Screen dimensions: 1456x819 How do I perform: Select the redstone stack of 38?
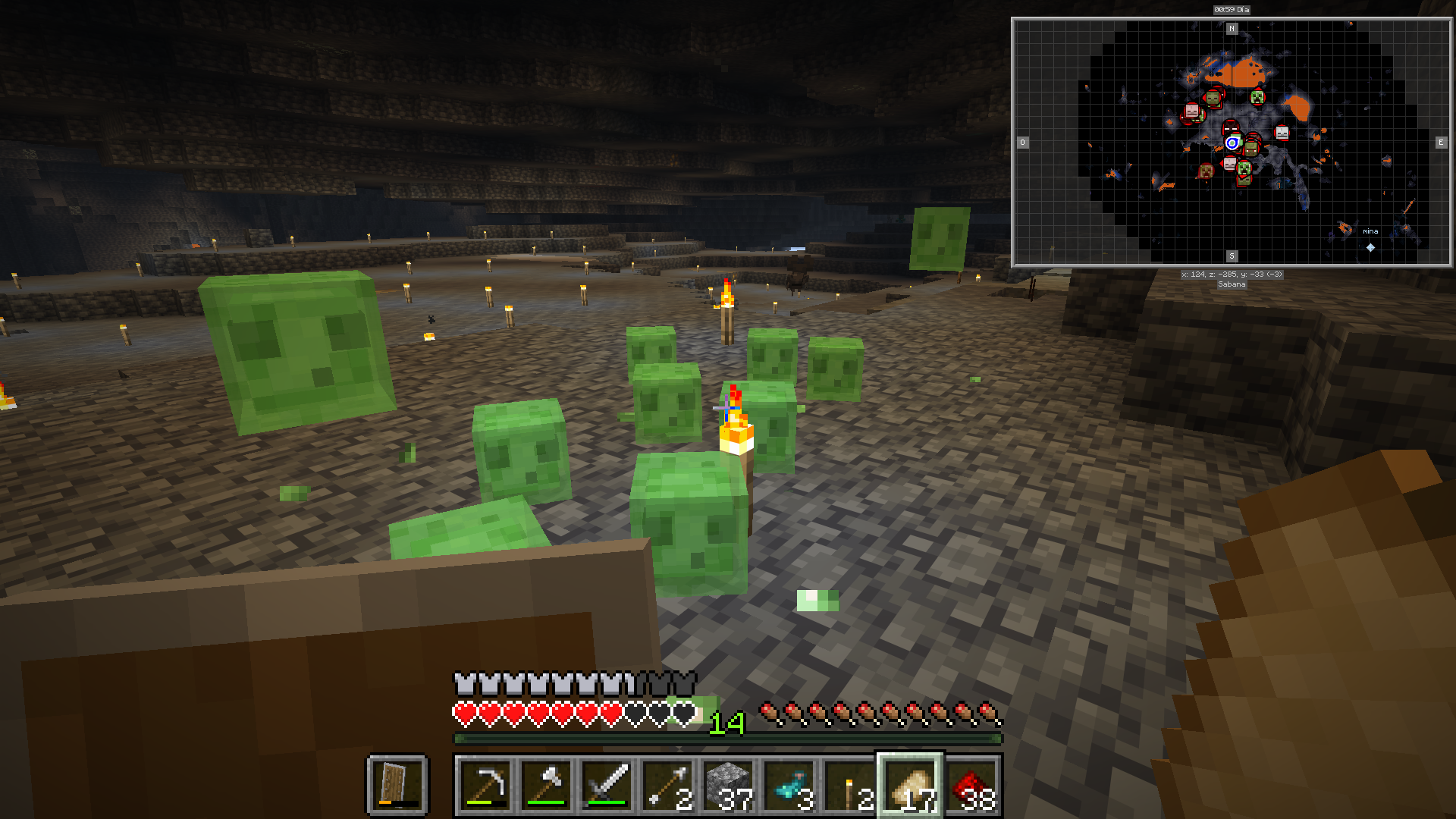coord(971,786)
